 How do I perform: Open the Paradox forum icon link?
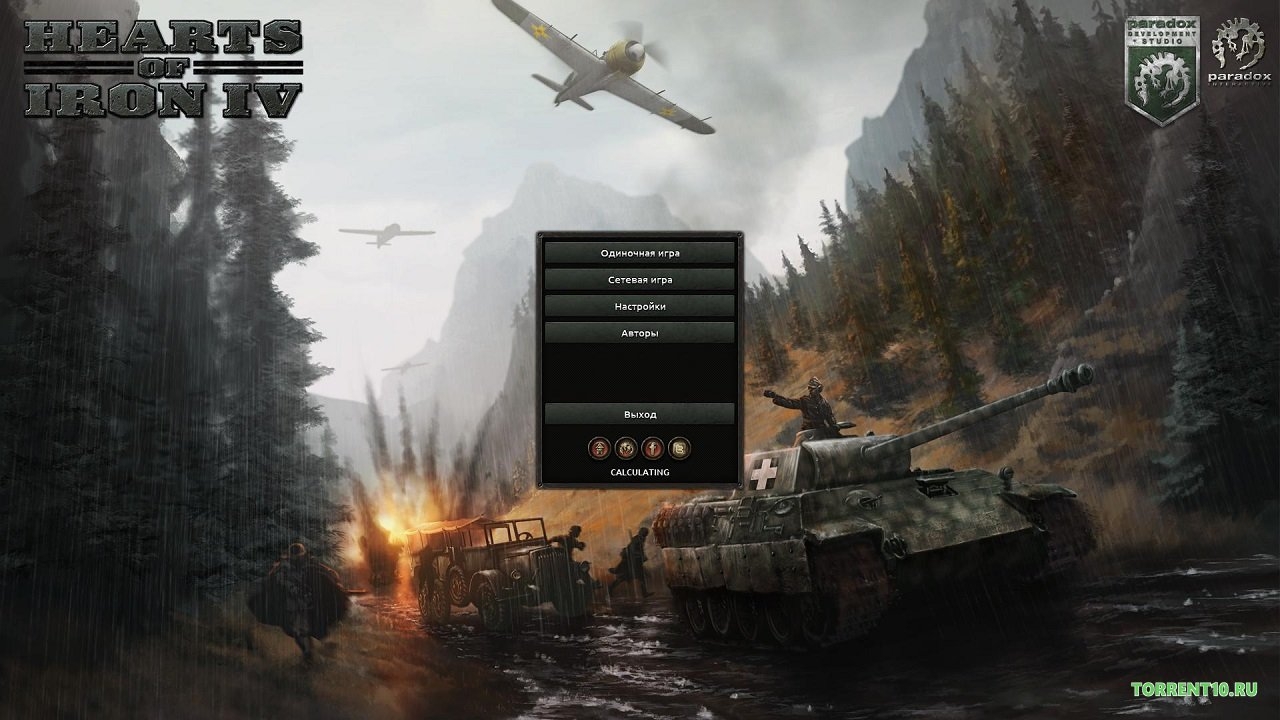tap(600, 448)
